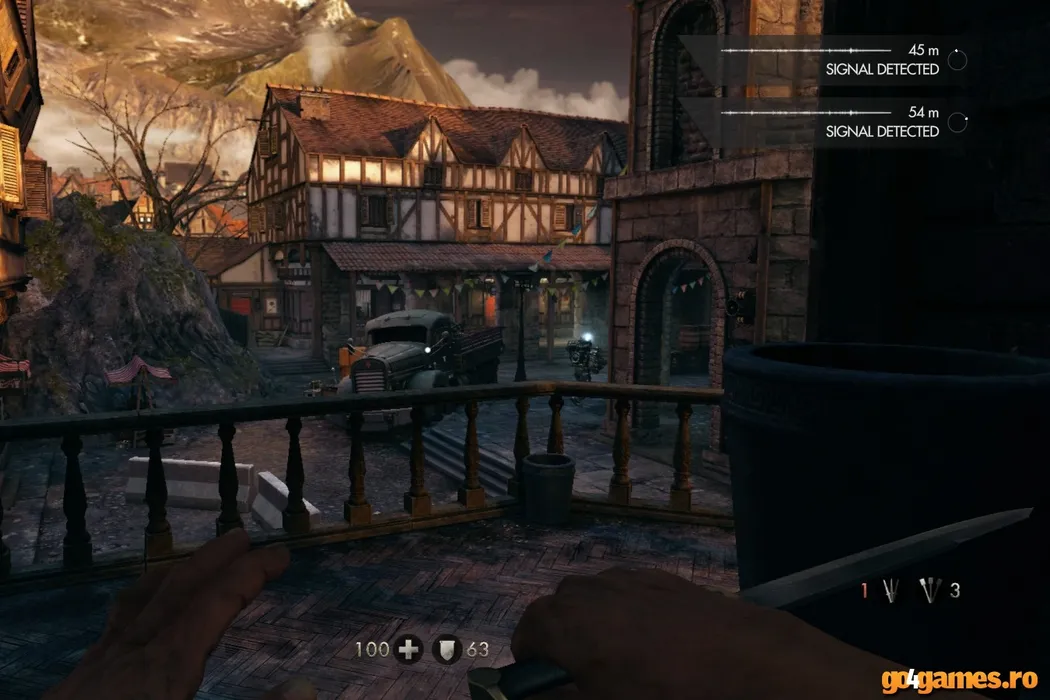Choose the dual-wield knives weapon icon
The width and height of the screenshot is (1050, 700).
pos(890,591)
